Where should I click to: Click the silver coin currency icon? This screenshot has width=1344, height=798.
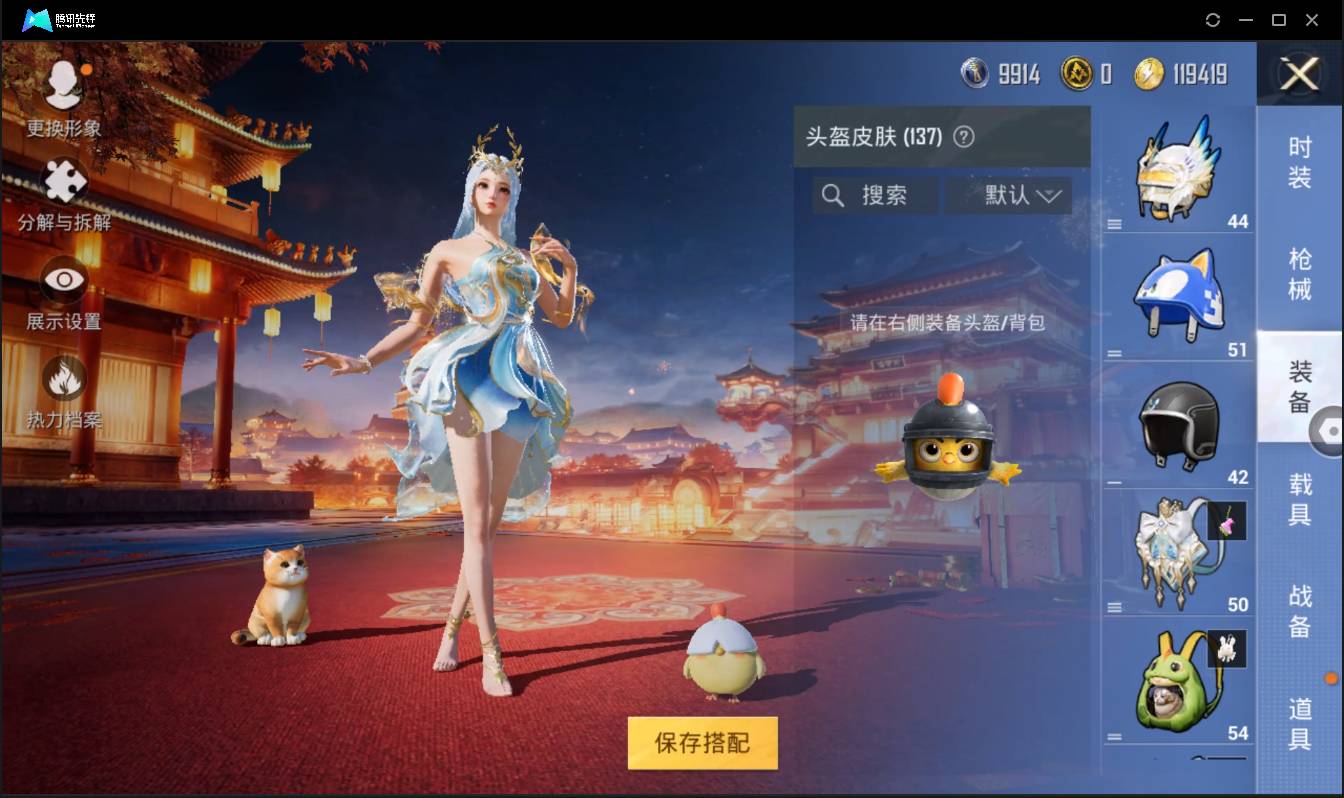[975, 73]
